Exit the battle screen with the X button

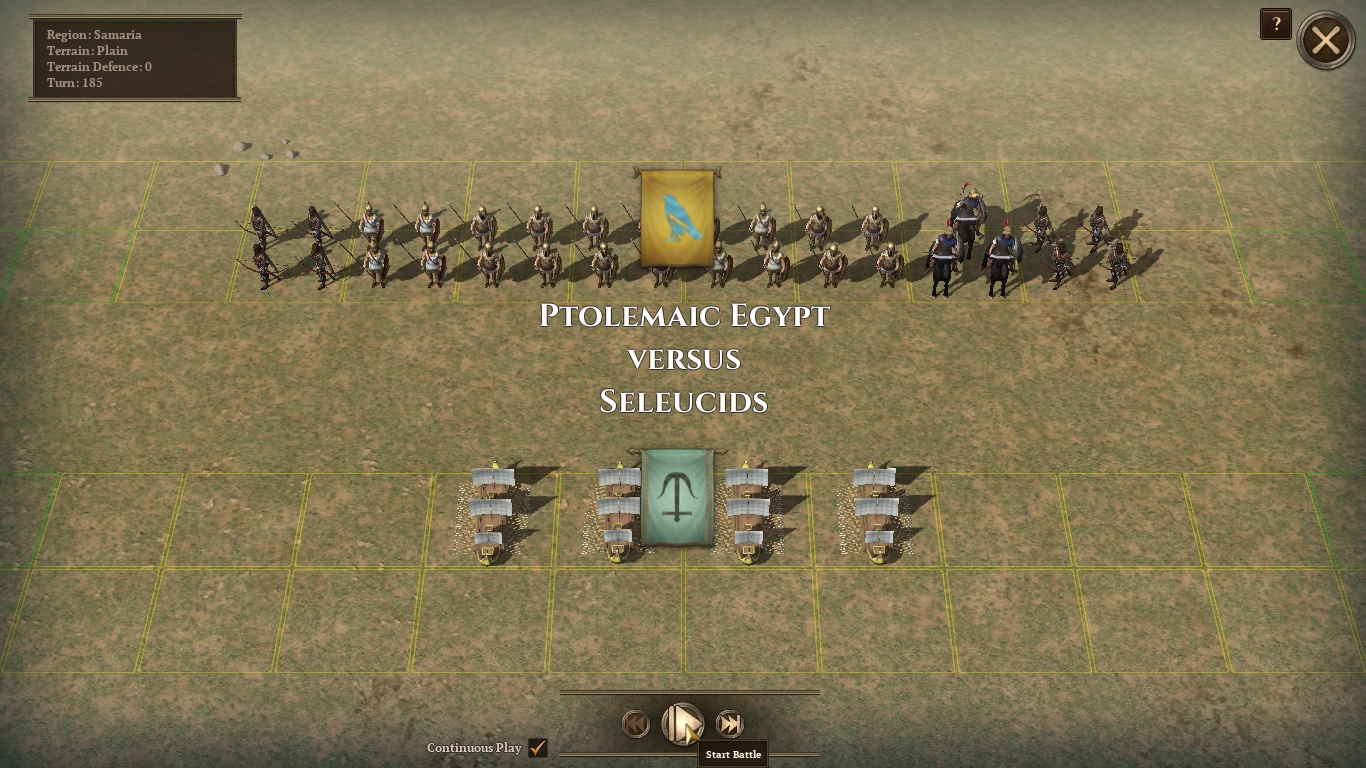(x=1326, y=40)
